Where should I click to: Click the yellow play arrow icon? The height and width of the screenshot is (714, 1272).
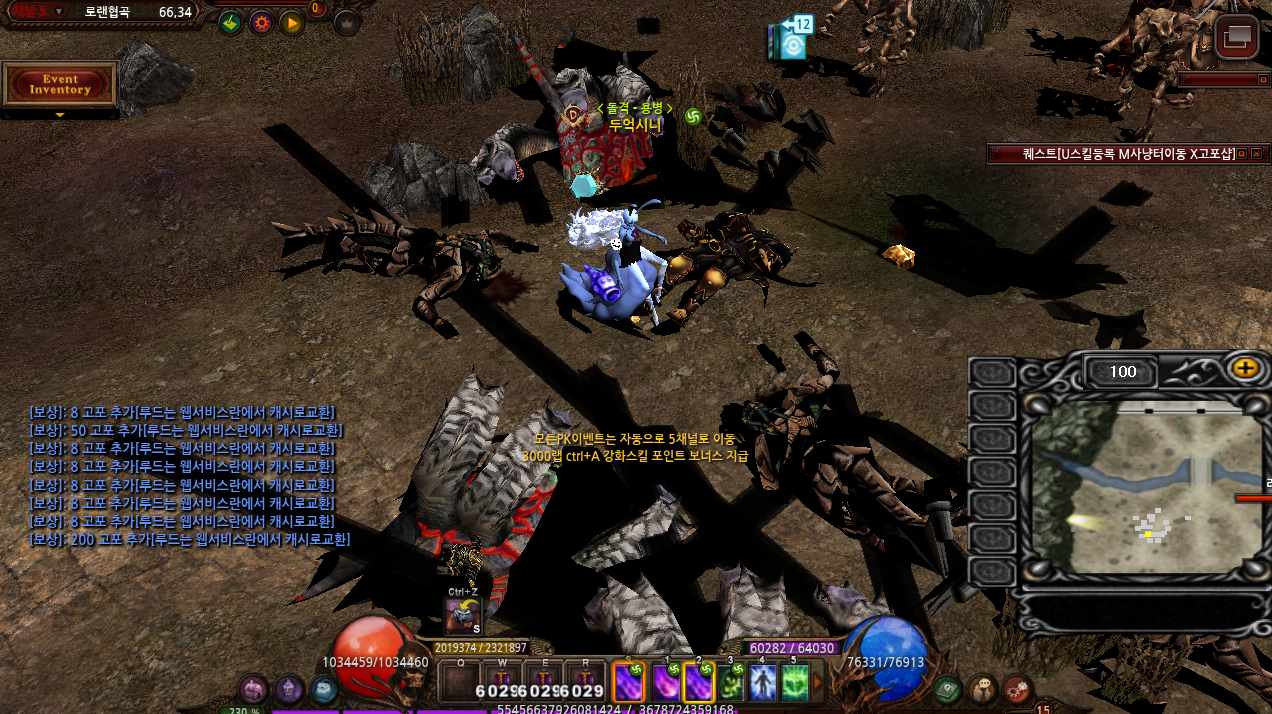coord(291,22)
